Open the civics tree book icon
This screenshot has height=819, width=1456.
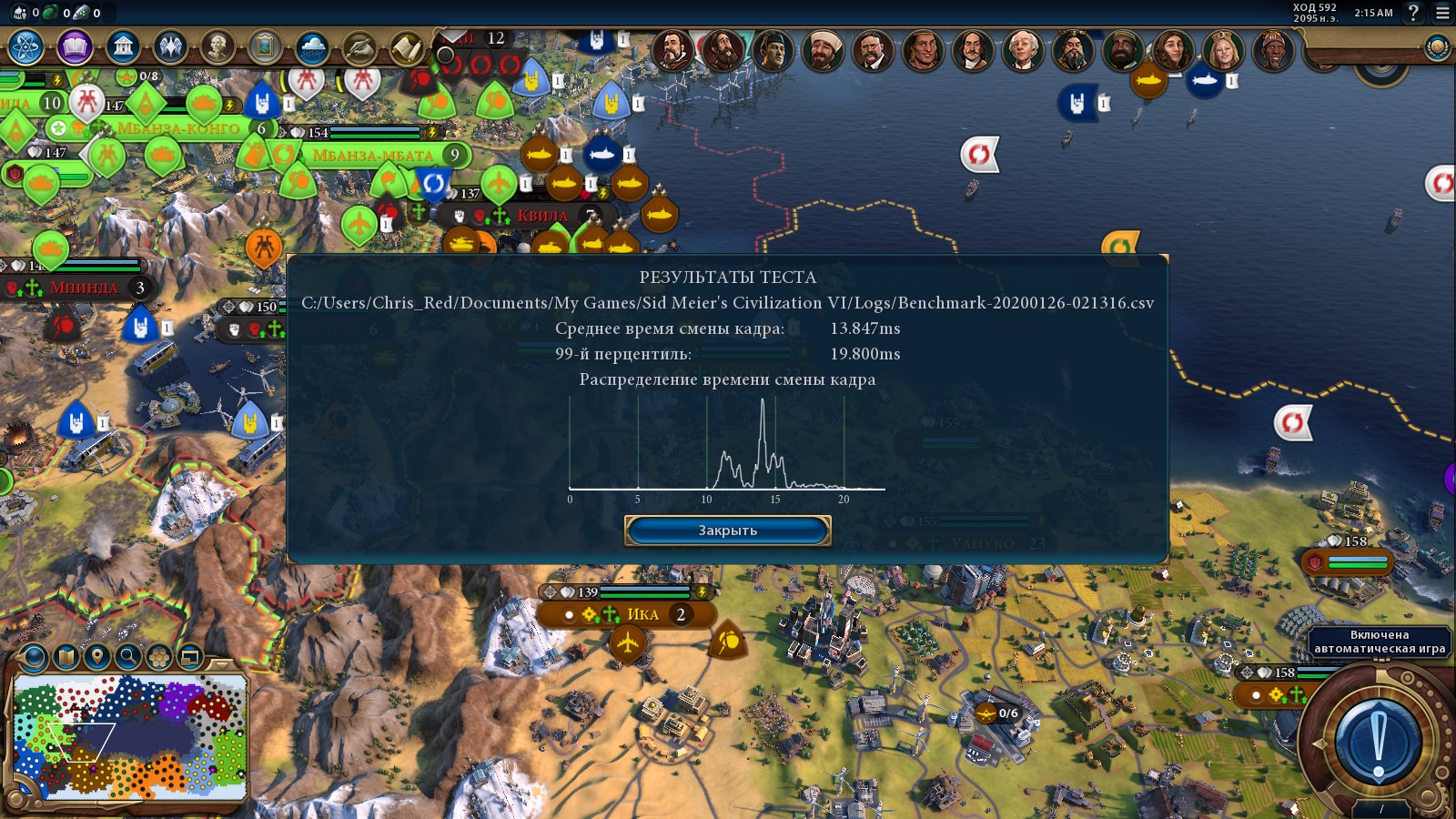[x=75, y=46]
